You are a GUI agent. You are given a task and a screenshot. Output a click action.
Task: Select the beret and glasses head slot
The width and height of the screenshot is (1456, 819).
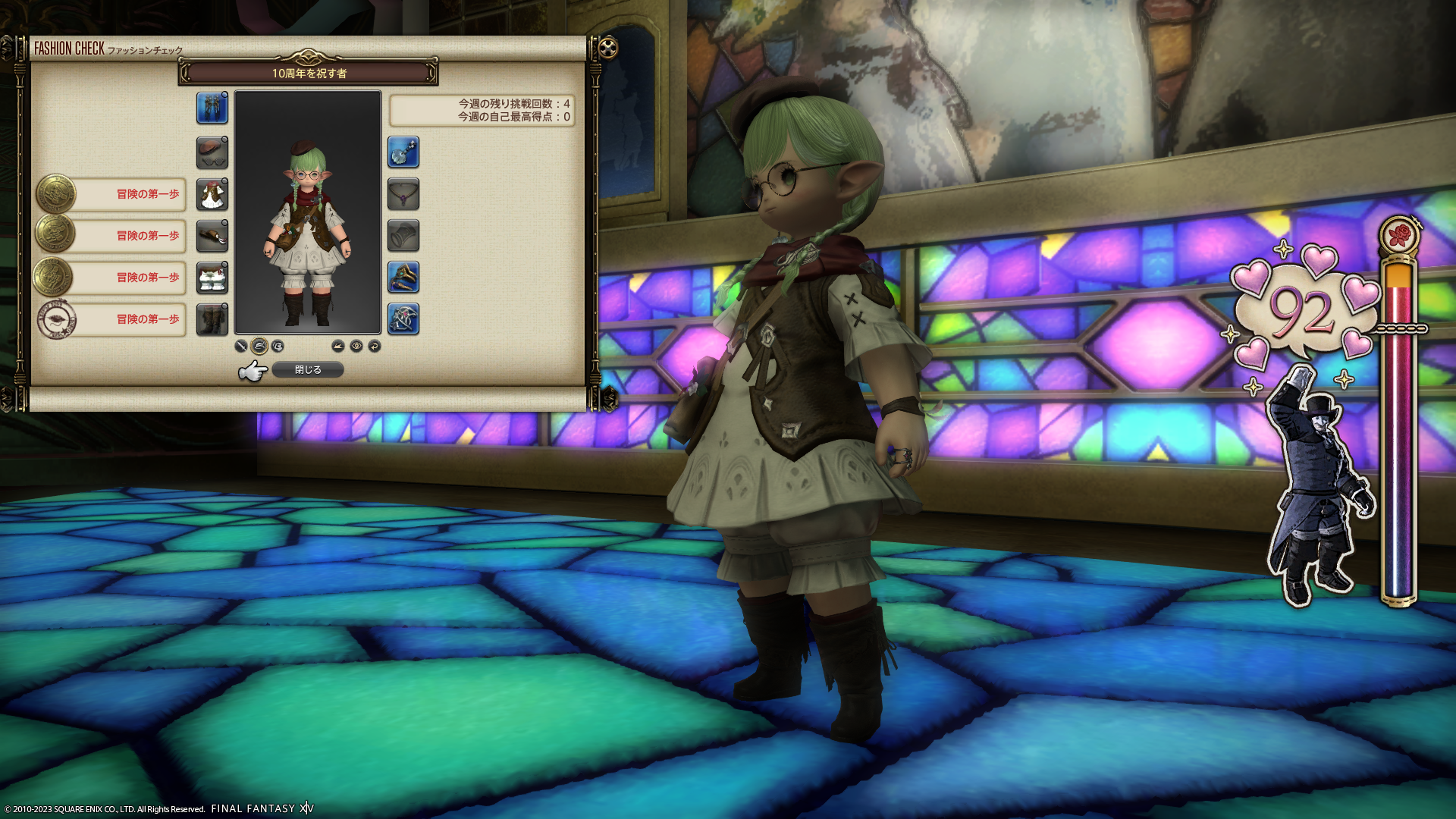tap(212, 152)
